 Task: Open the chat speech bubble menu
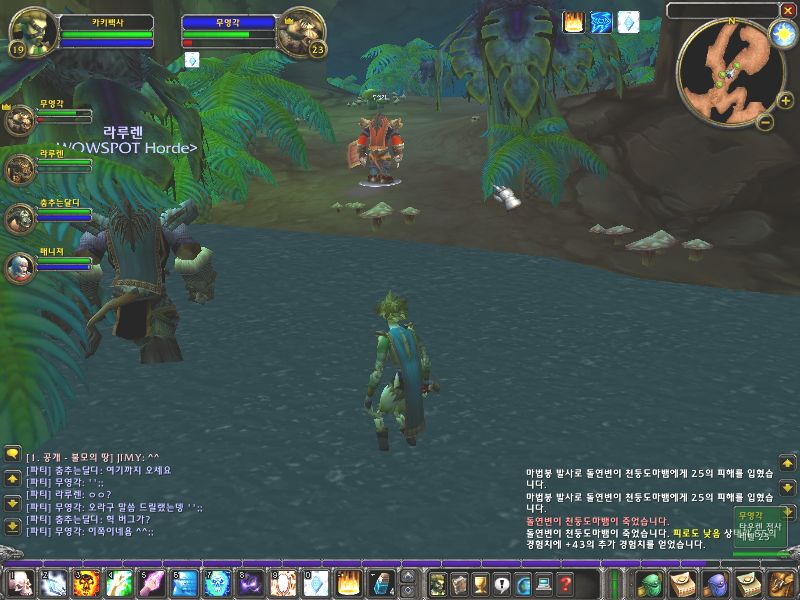[12, 453]
